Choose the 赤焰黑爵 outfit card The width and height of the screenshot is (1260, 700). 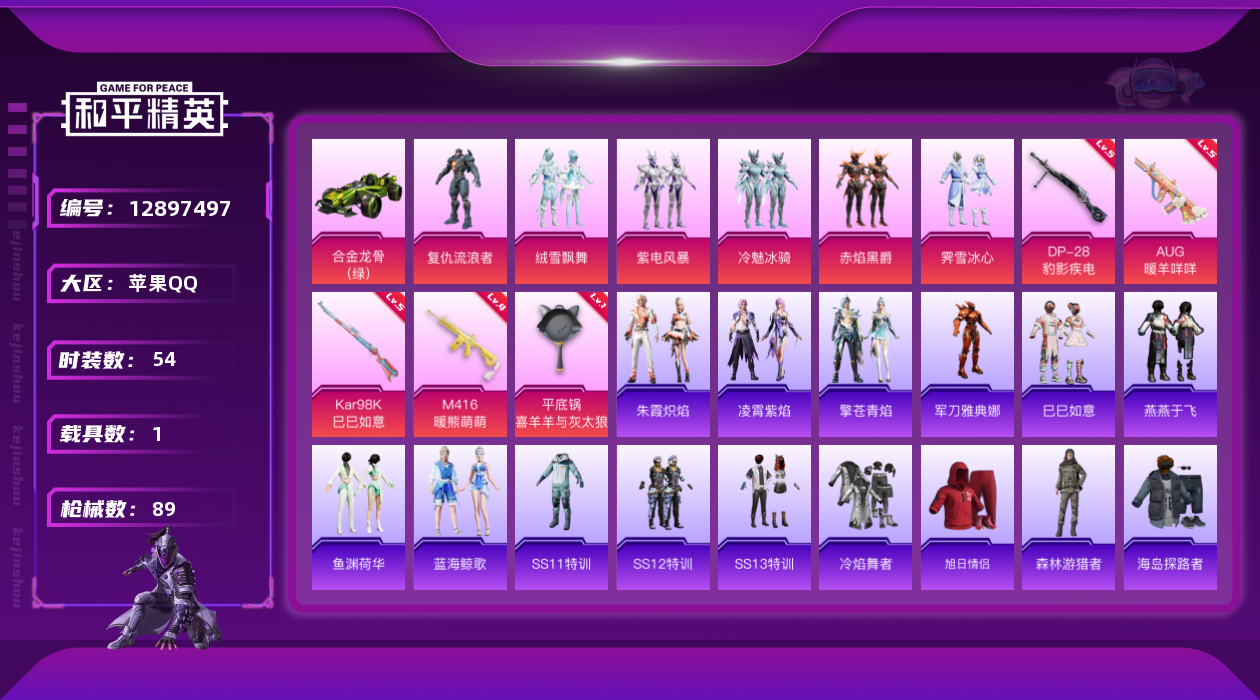click(865, 211)
